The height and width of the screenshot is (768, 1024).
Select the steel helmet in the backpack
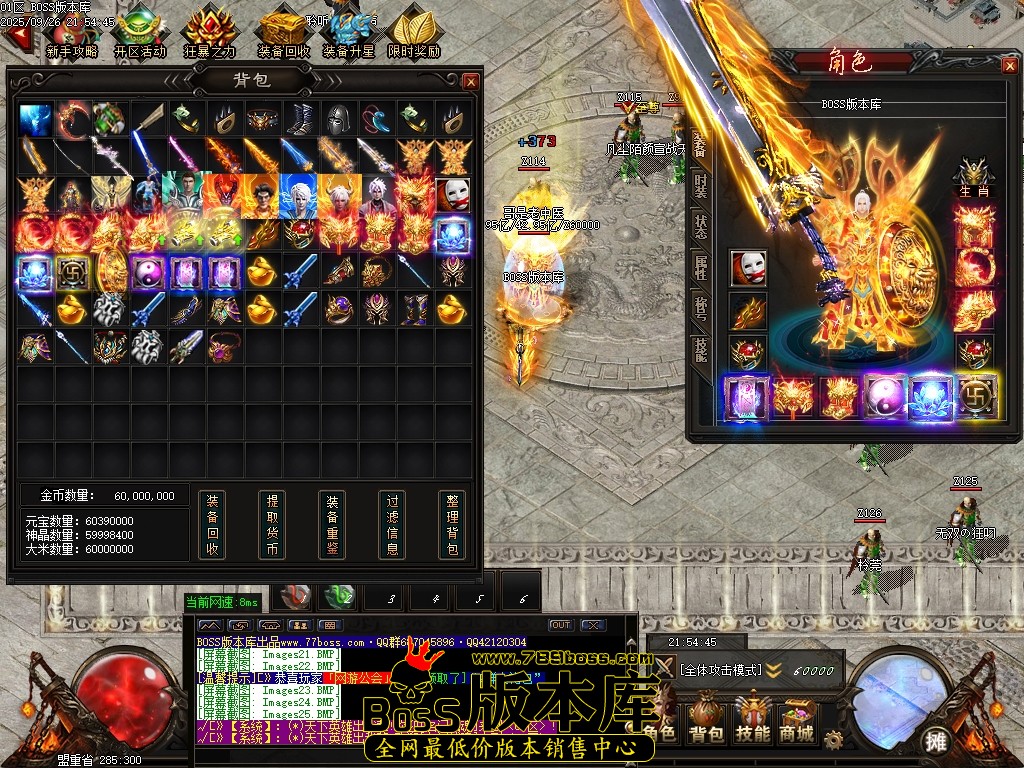(338, 119)
